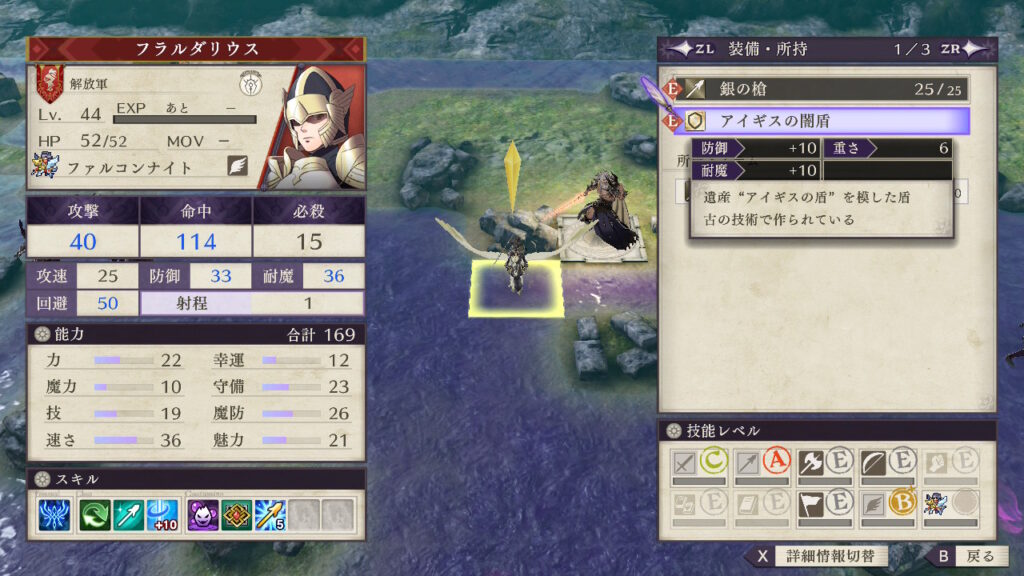Viewport: 1024px width, 576px height.
Task: Select the golden lance skill marked 5
Action: (270, 514)
